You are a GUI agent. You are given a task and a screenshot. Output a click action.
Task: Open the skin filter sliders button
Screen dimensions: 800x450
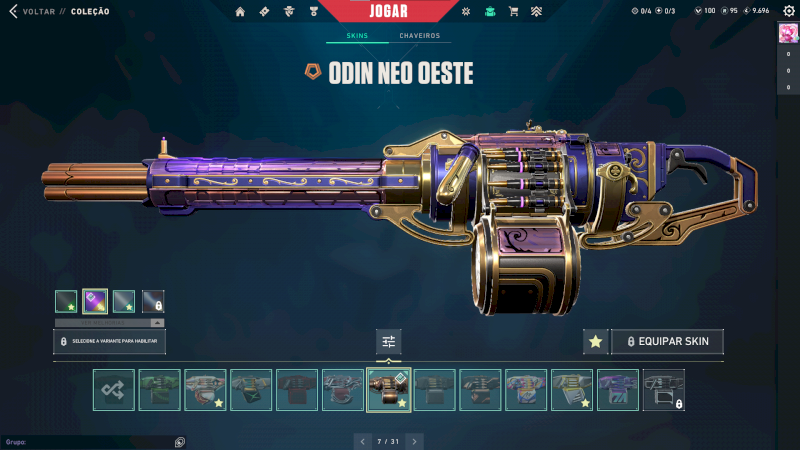tap(389, 342)
